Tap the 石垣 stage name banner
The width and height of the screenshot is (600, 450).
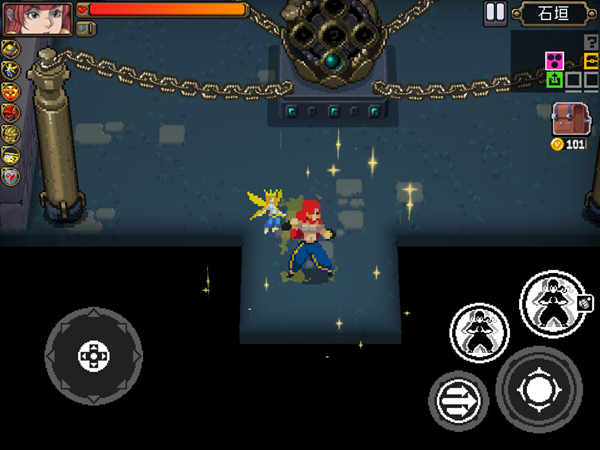(552, 14)
